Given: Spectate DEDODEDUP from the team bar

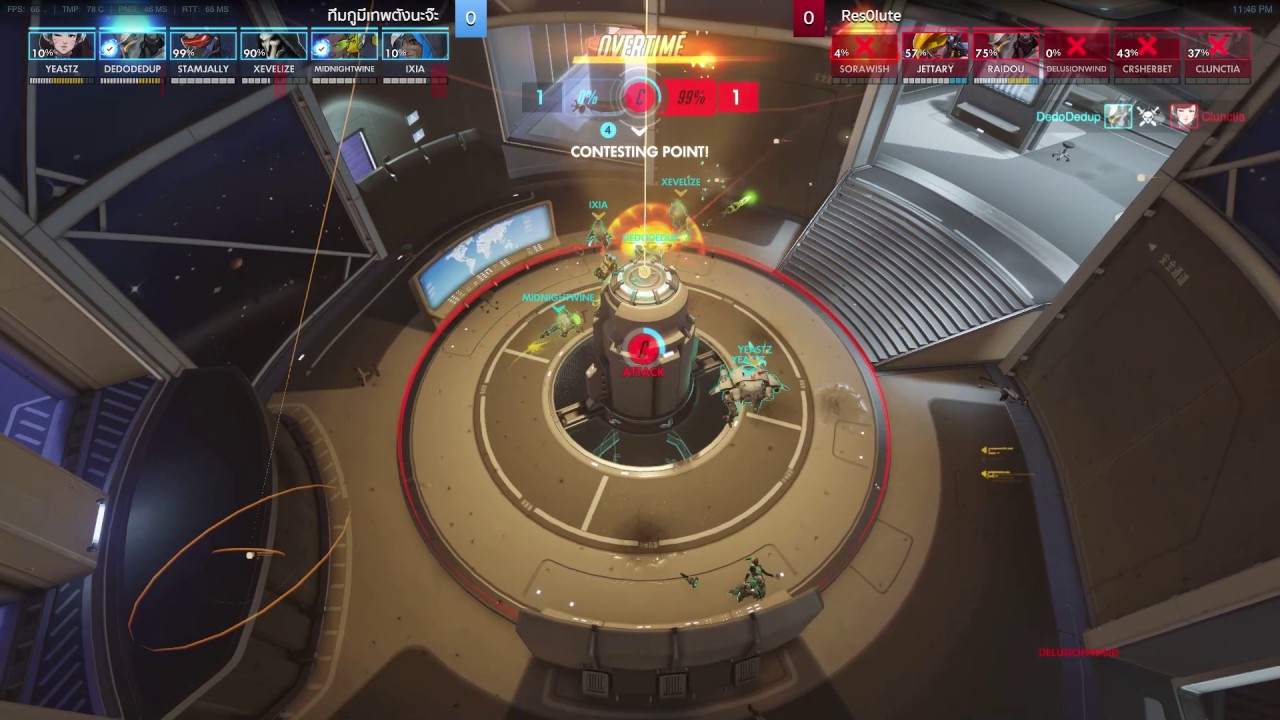Looking at the screenshot, I should point(132,47).
